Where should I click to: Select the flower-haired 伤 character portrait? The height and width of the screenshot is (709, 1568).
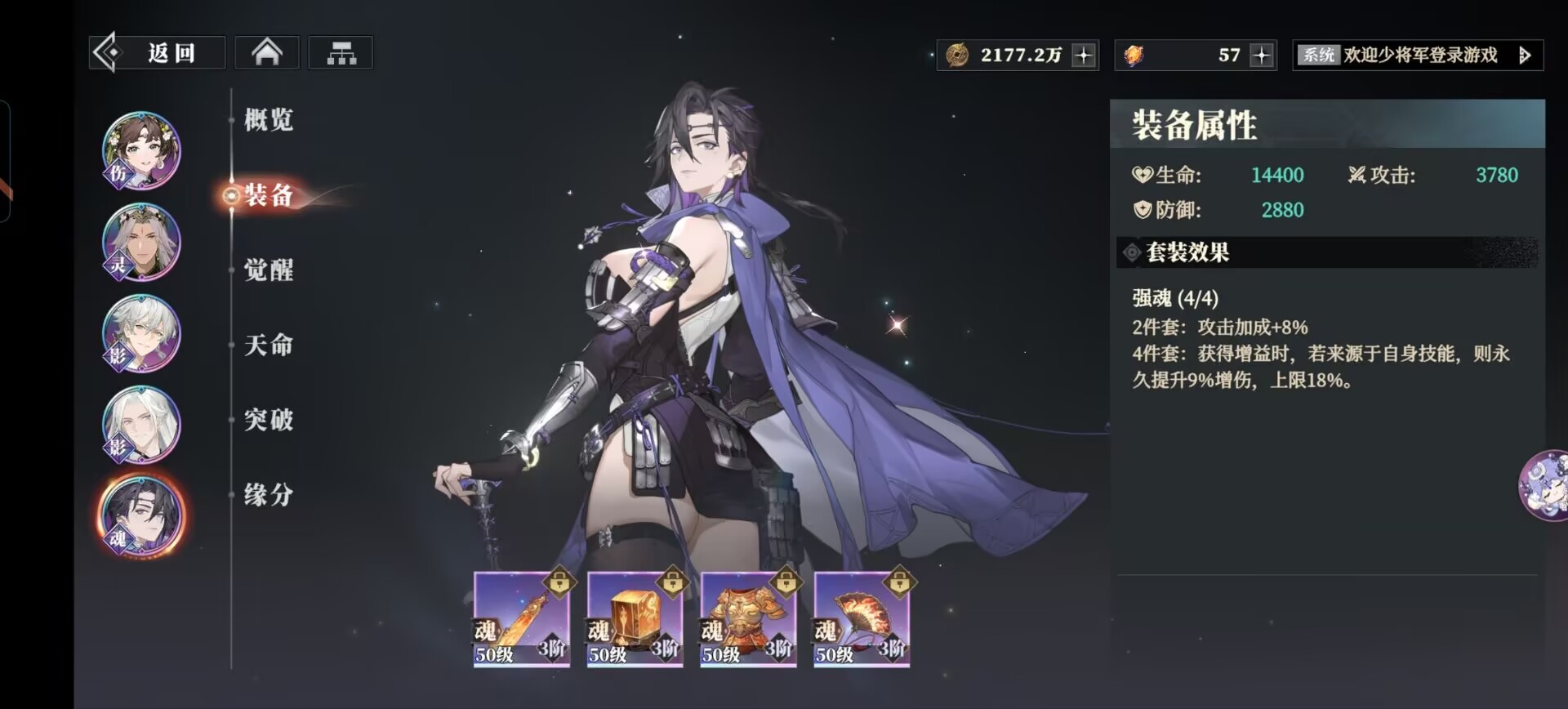(141, 151)
